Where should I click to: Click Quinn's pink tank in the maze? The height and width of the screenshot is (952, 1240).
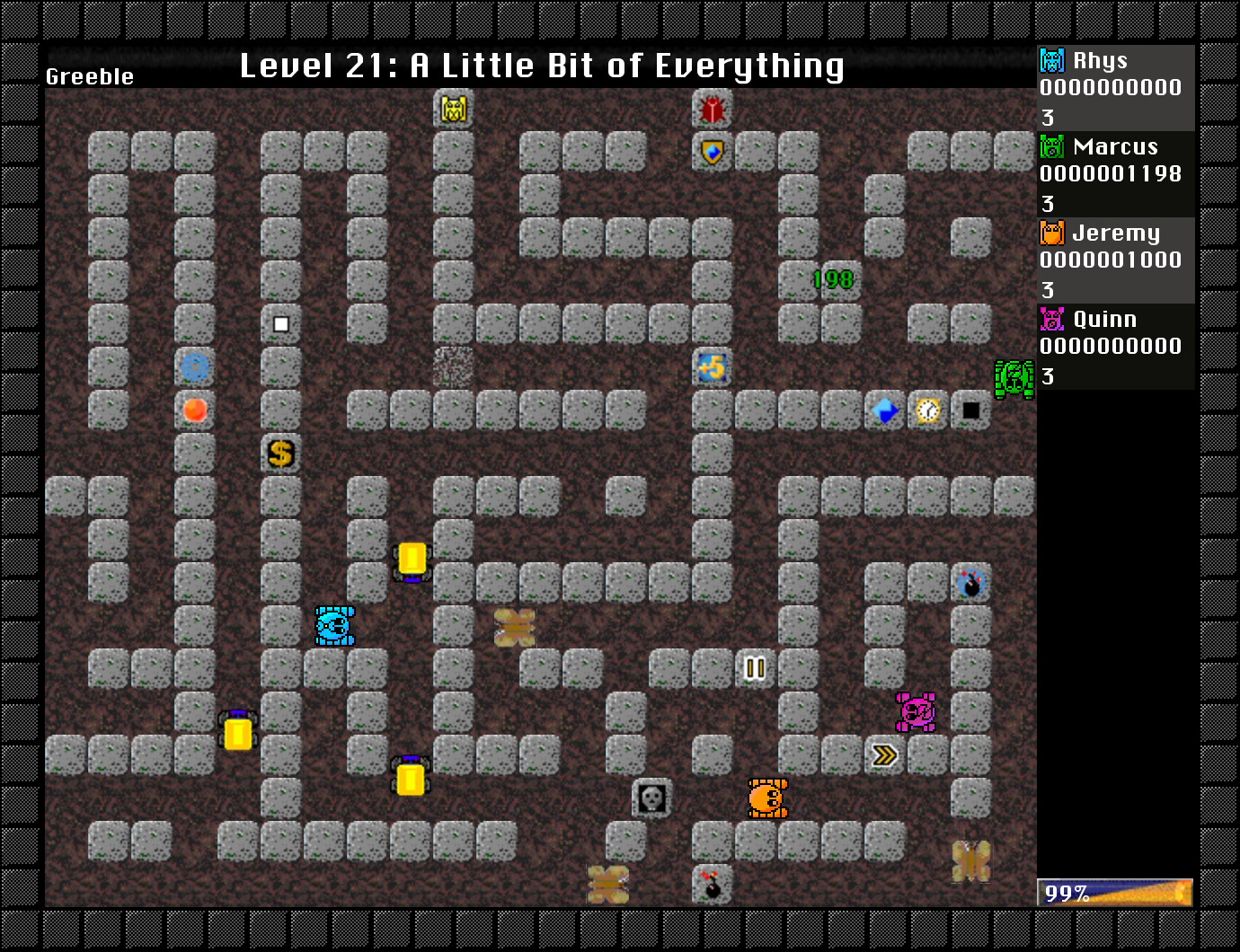tap(915, 712)
